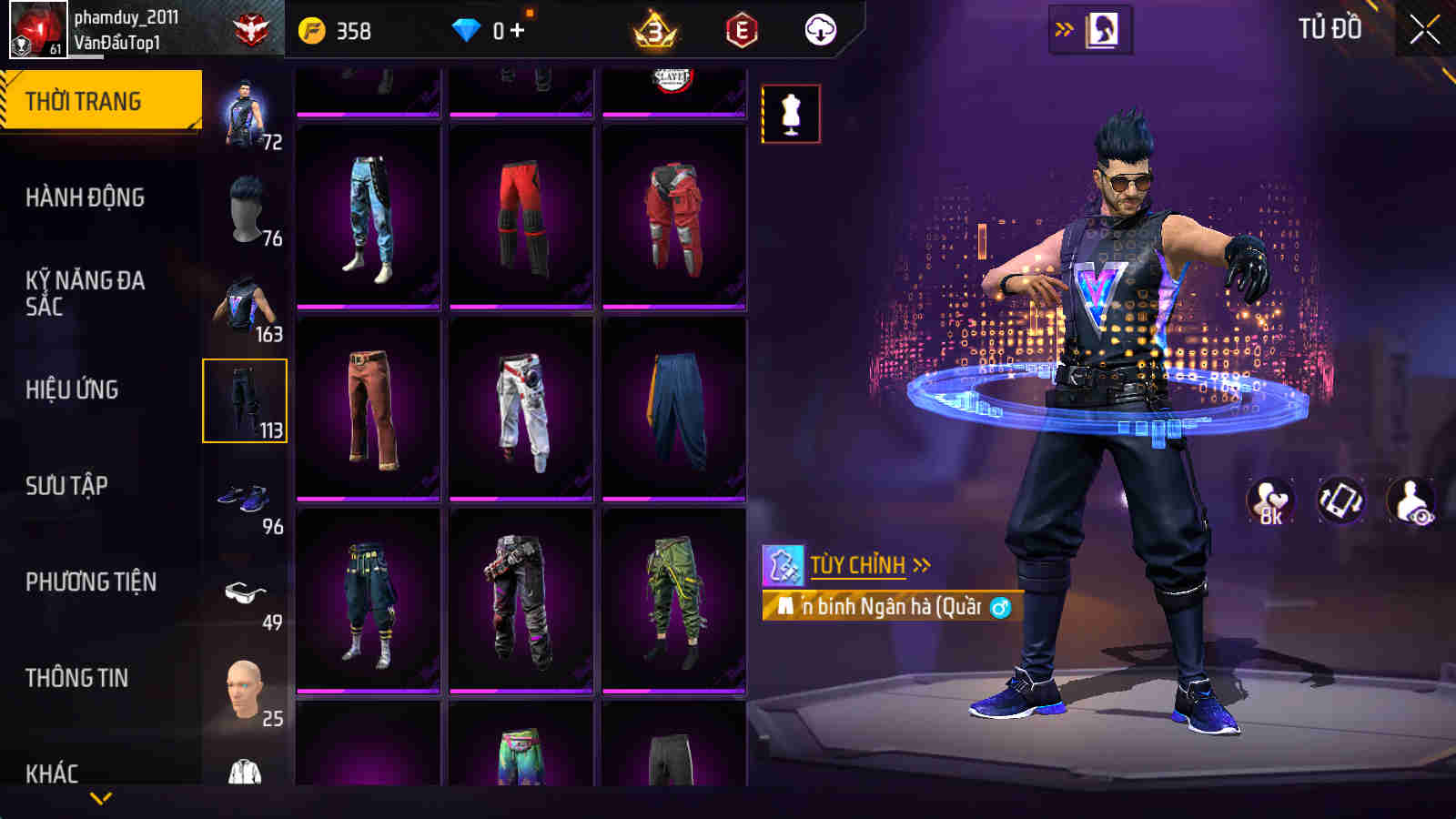The height and width of the screenshot is (819, 1456).
Task: Click the cloud download icon in top bar
Action: coord(821,31)
